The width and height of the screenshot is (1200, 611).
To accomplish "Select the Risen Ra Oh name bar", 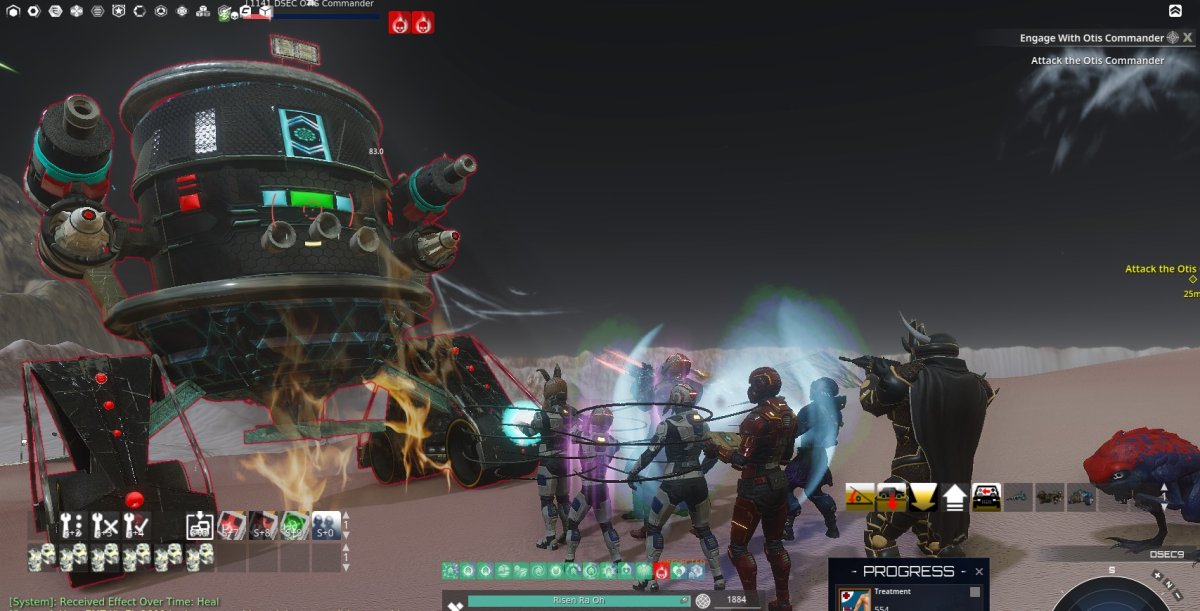I will click(x=578, y=601).
